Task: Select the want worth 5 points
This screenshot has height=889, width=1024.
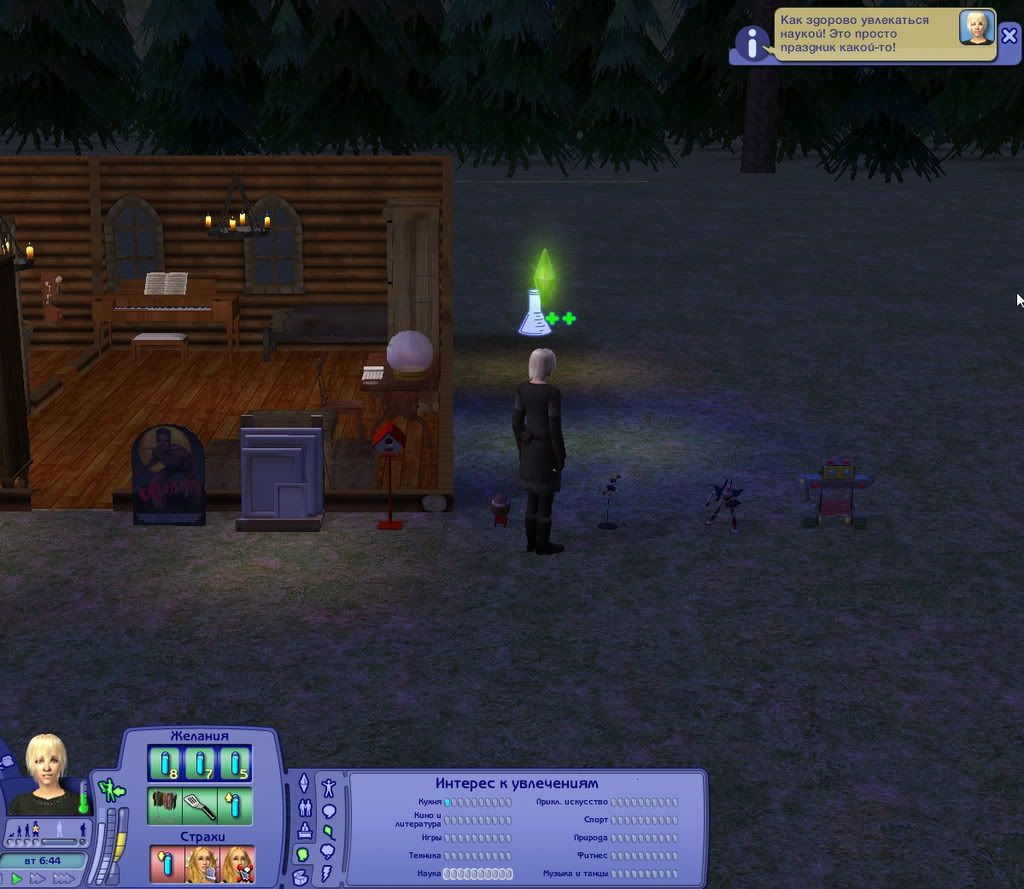Action: pos(235,764)
